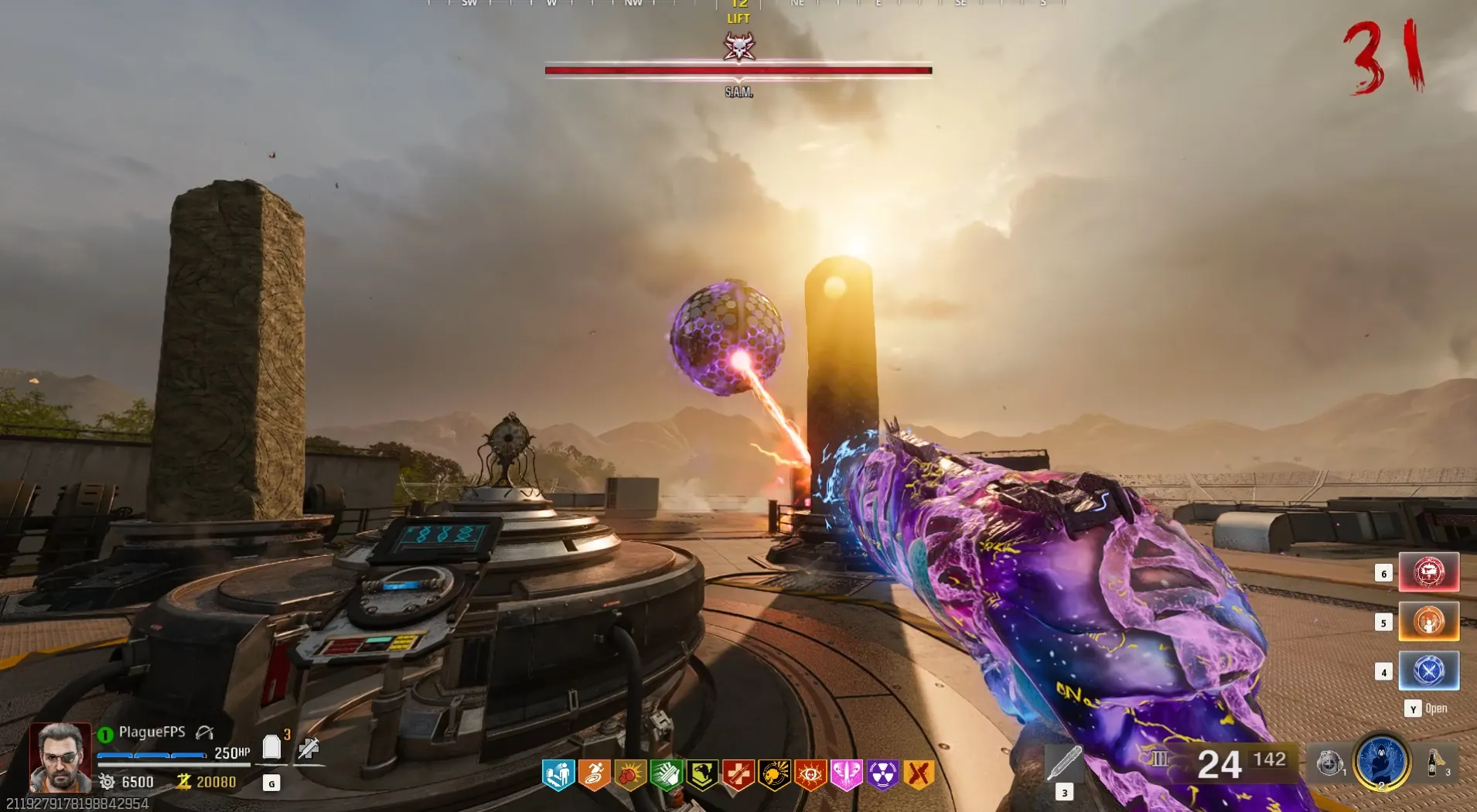The width and height of the screenshot is (1477, 812).
Task: Activate the hooded figure field upgrade
Action: (1381, 762)
